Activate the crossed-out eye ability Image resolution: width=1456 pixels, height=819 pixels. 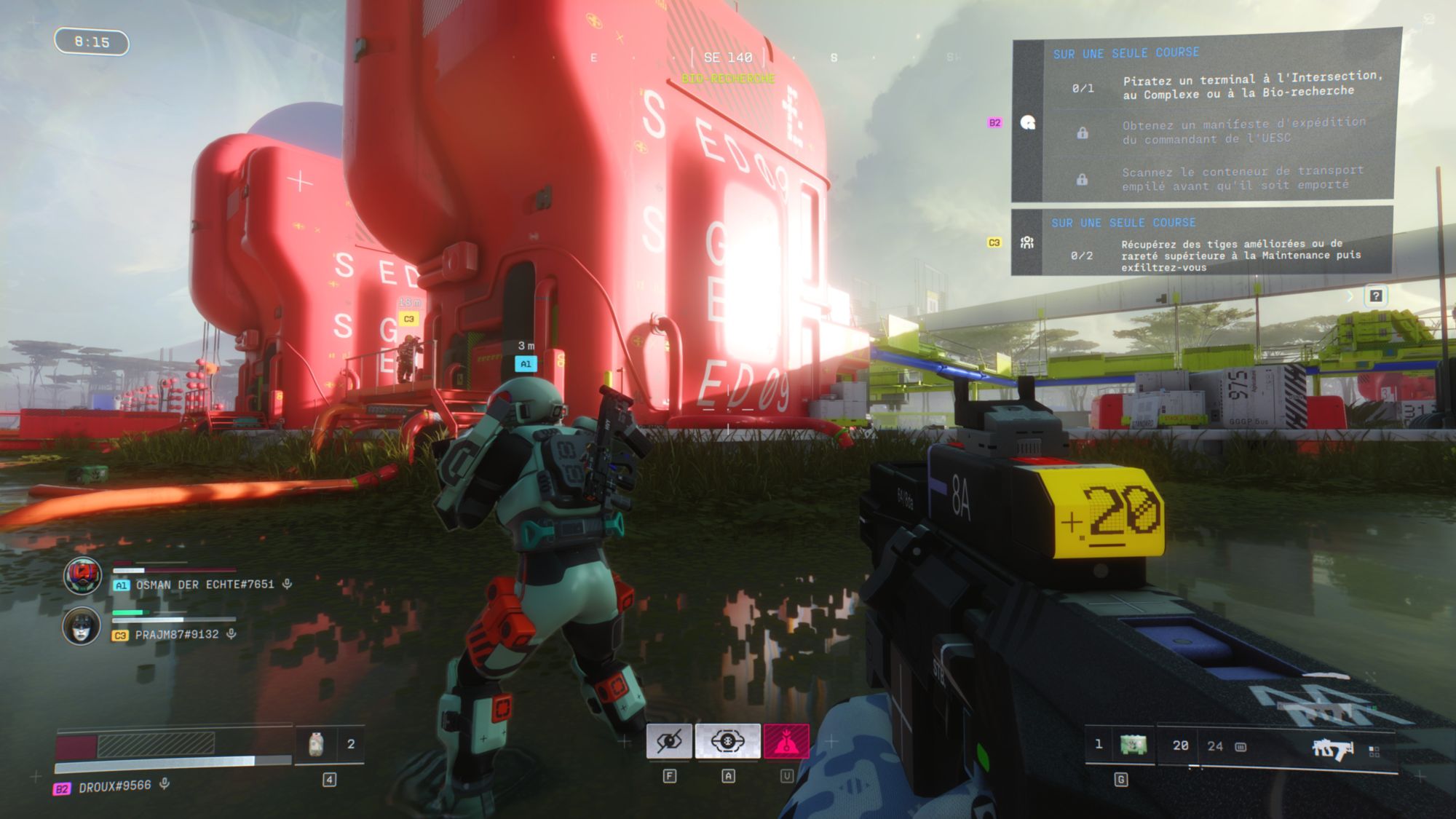click(x=669, y=742)
